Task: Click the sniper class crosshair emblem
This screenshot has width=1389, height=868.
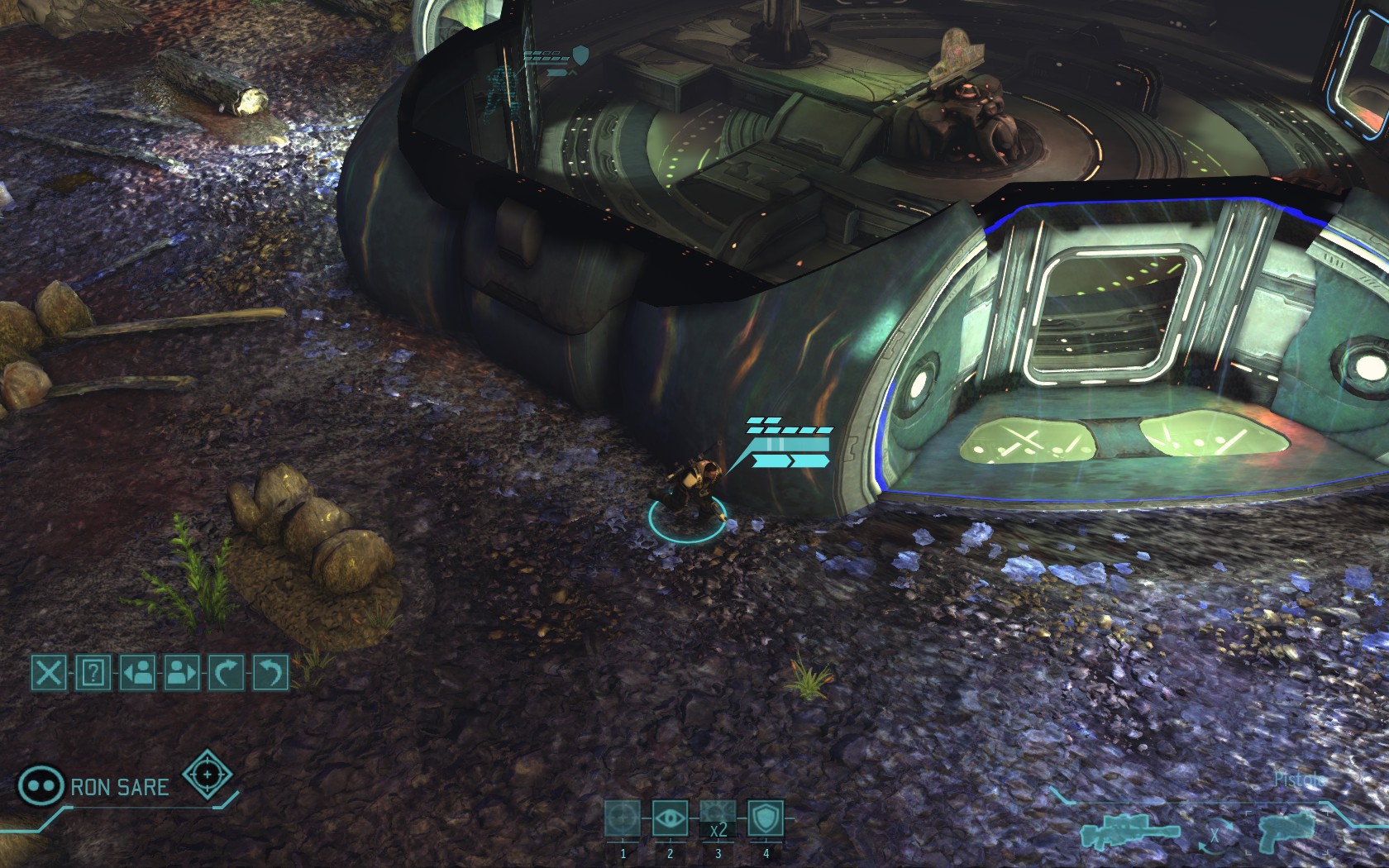Action: pyautogui.click(x=207, y=774)
